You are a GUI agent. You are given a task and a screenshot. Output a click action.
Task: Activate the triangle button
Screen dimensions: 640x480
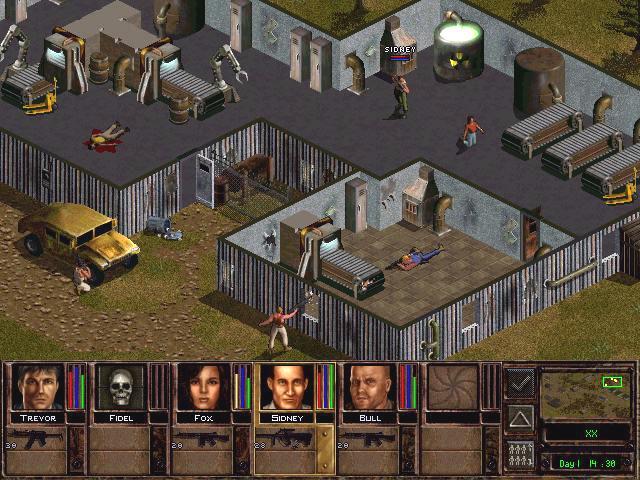520,416
